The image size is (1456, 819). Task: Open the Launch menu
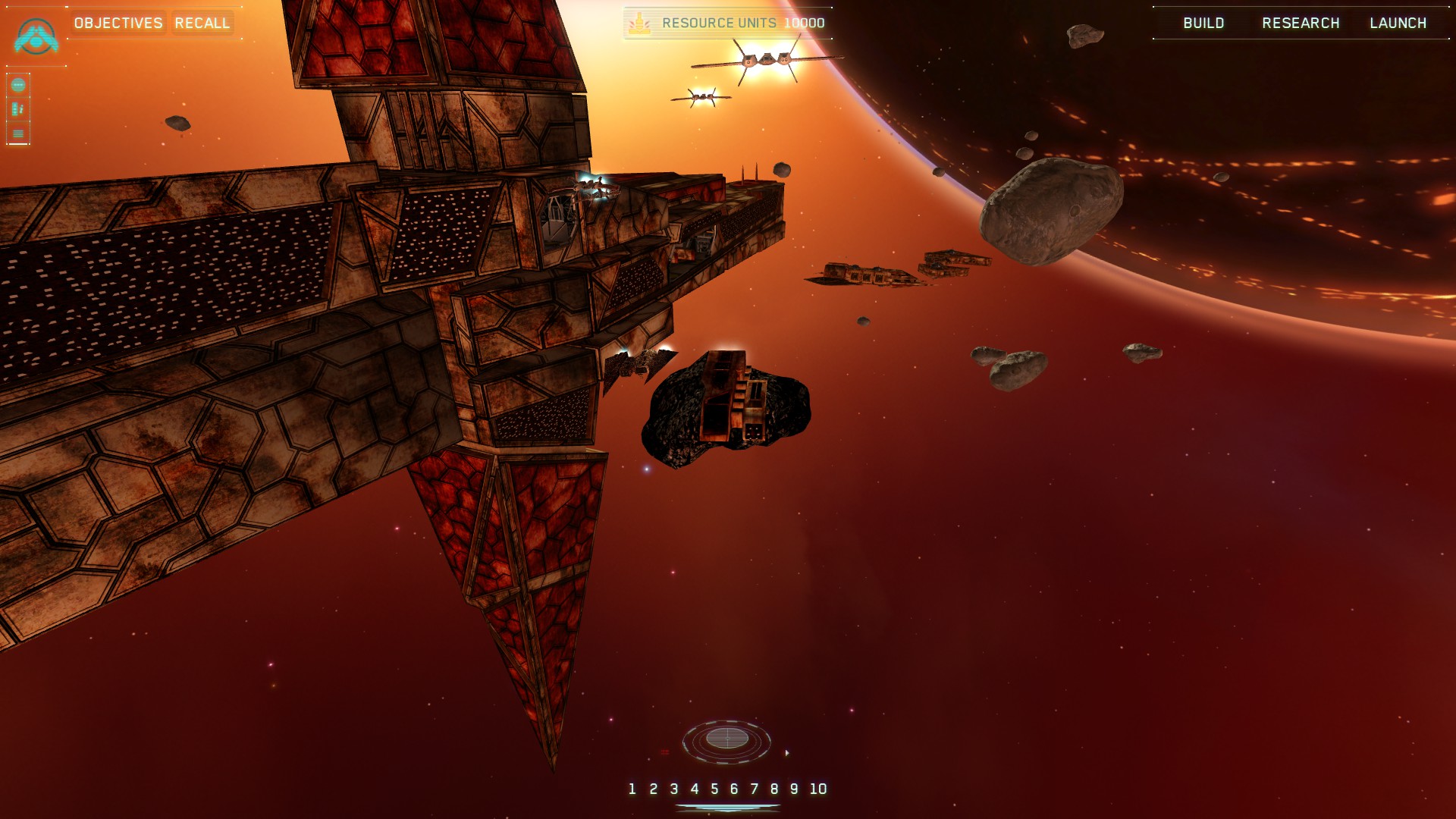[1398, 24]
